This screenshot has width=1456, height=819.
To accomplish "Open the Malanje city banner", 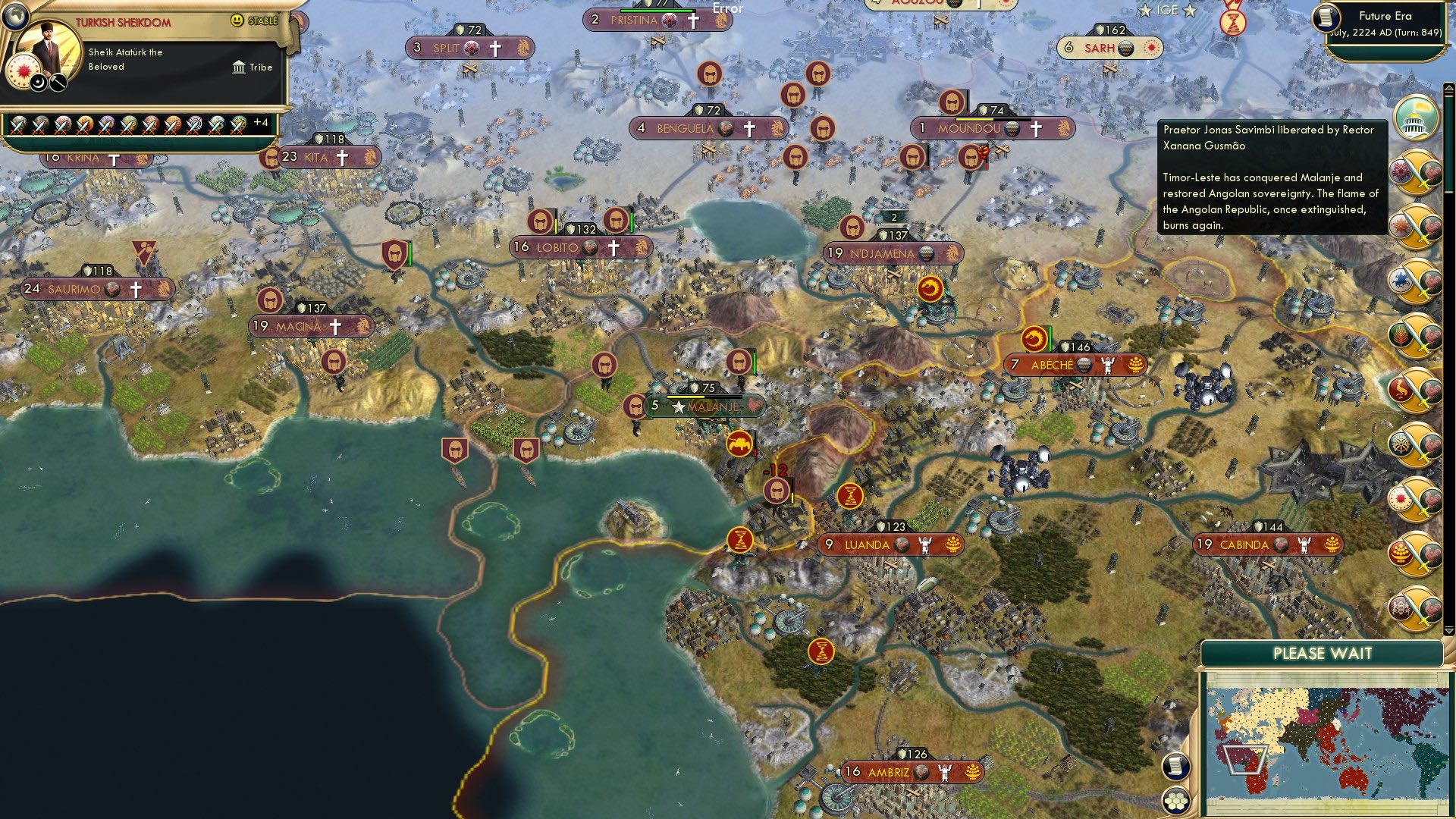I will pos(711,406).
